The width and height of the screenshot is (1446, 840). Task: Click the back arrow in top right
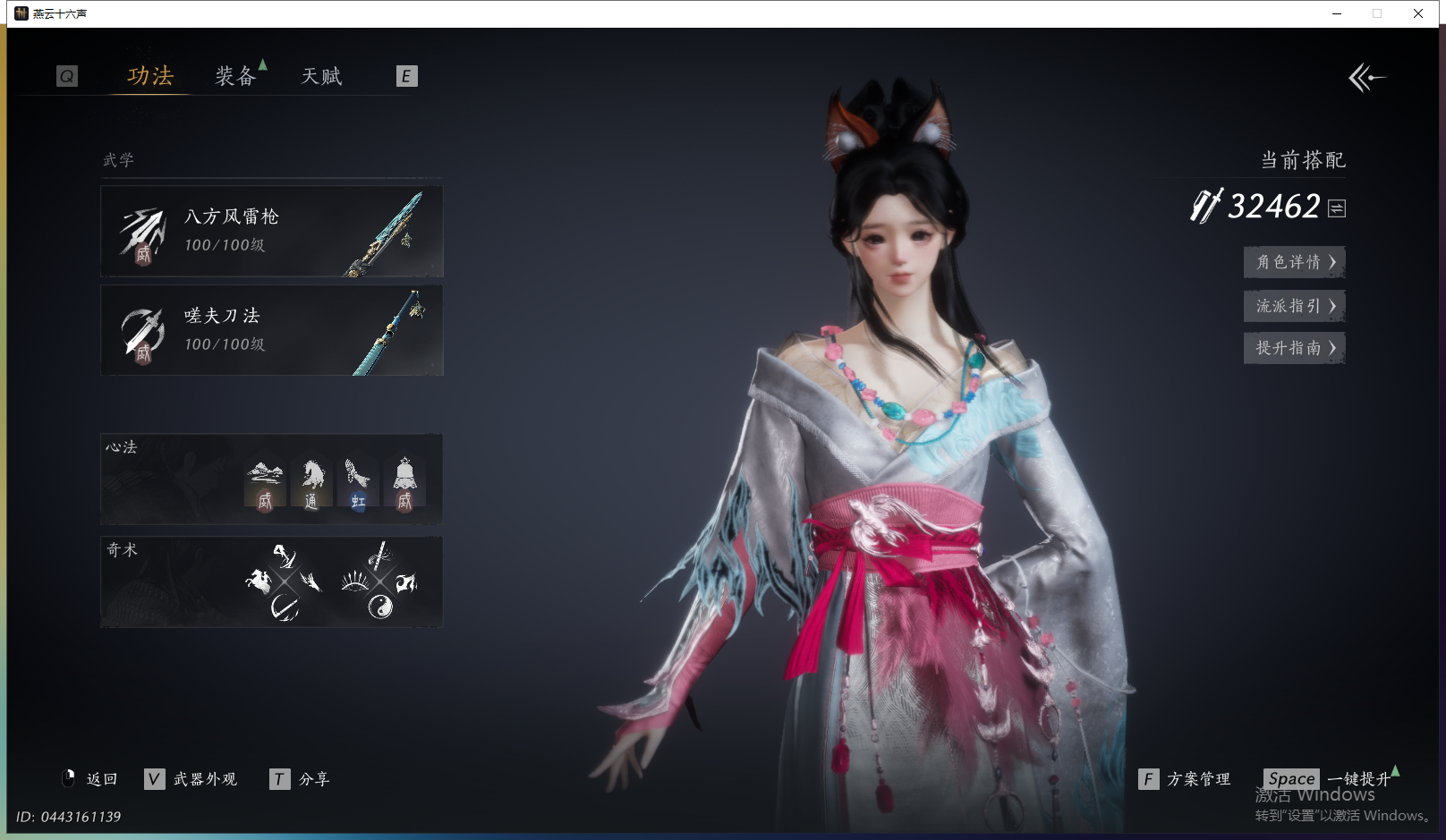click(1366, 78)
